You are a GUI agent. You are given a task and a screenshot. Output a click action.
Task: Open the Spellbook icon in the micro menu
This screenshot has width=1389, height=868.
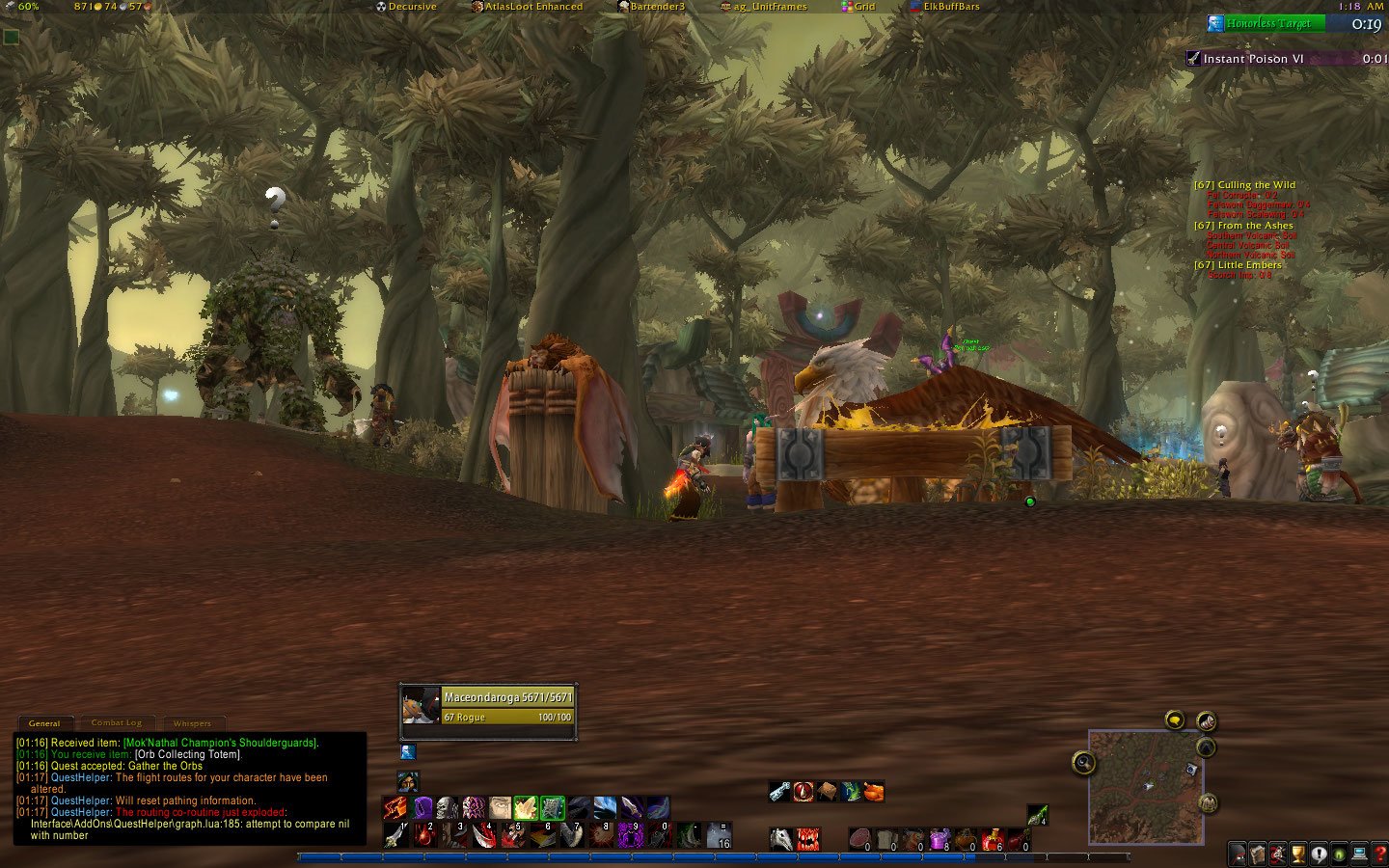pos(1258,854)
